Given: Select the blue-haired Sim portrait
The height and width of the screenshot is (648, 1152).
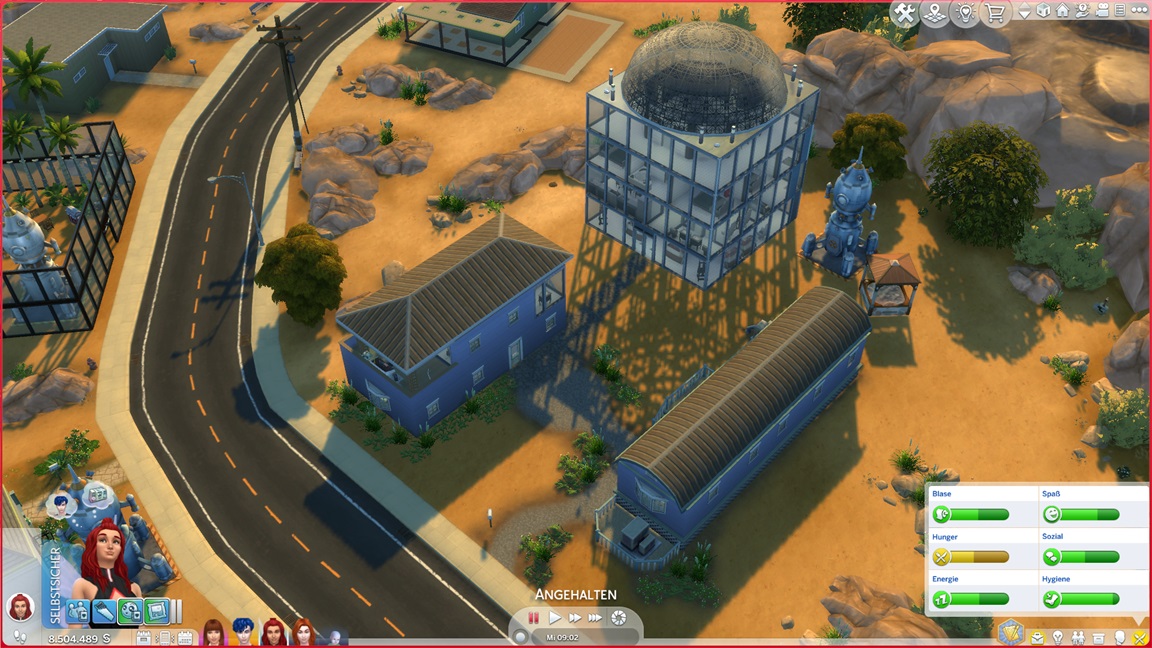Looking at the screenshot, I should 243,632.
